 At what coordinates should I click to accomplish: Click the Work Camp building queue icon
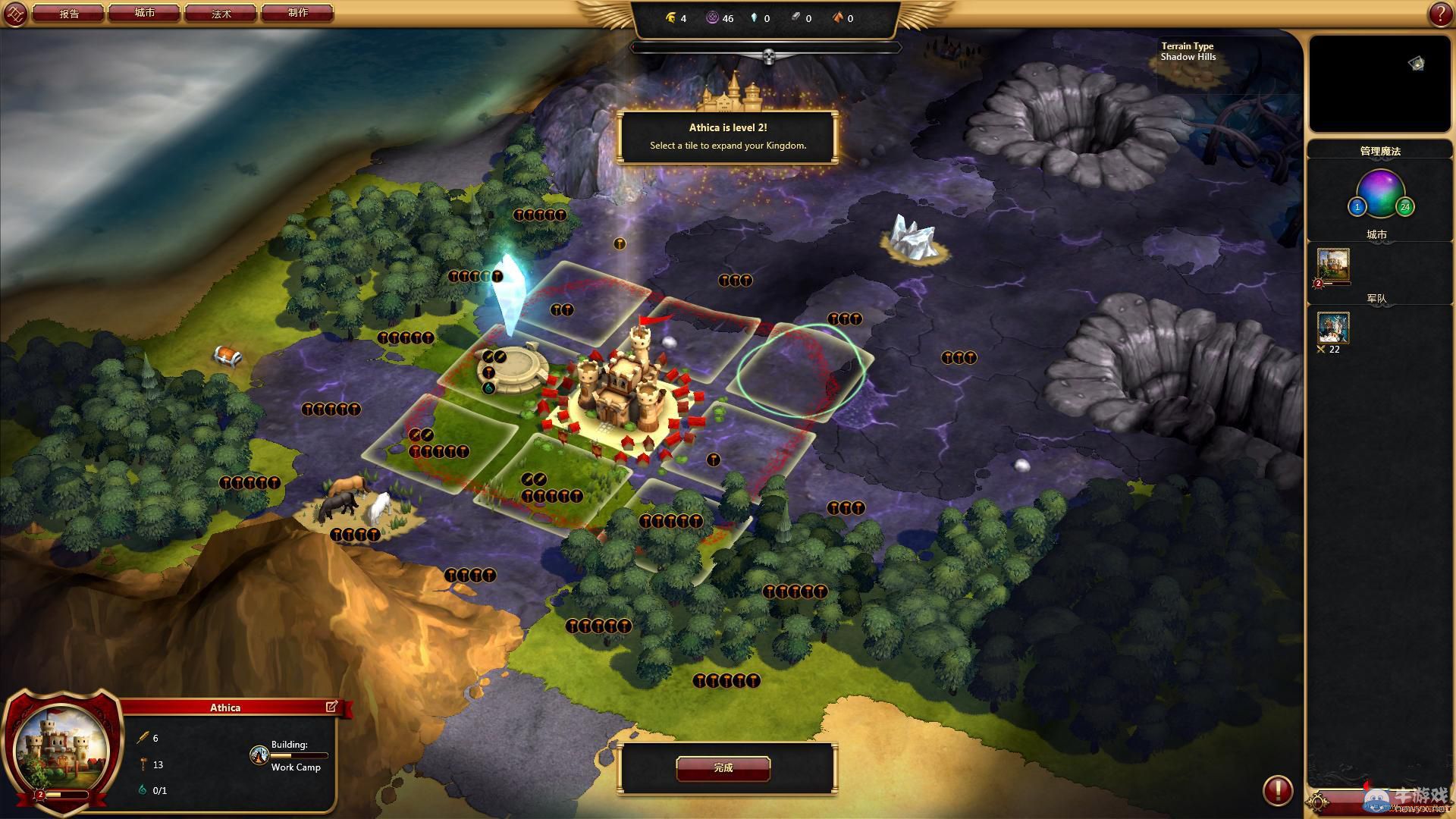point(259,755)
